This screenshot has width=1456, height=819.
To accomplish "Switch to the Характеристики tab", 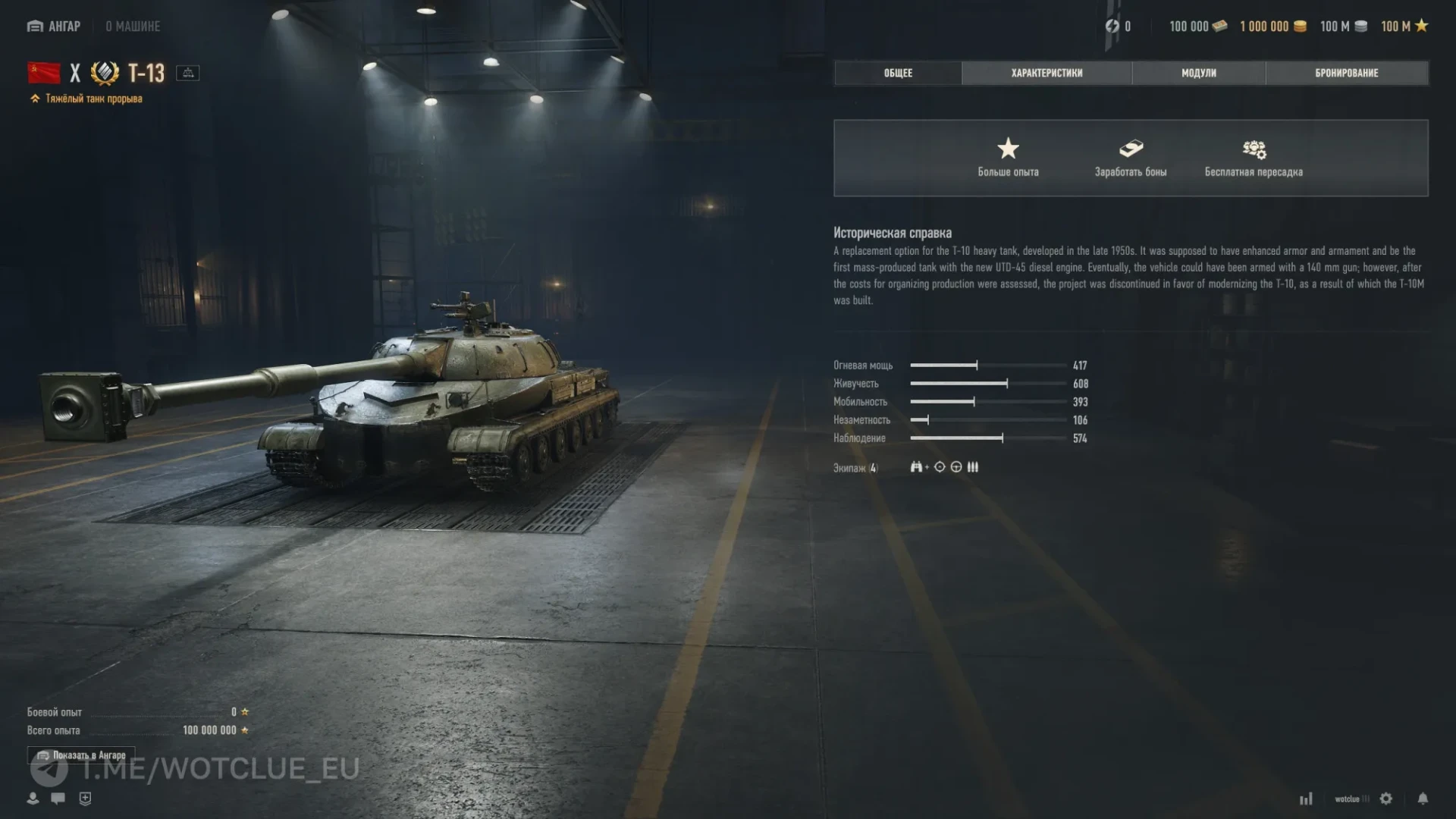I will coord(1046,73).
